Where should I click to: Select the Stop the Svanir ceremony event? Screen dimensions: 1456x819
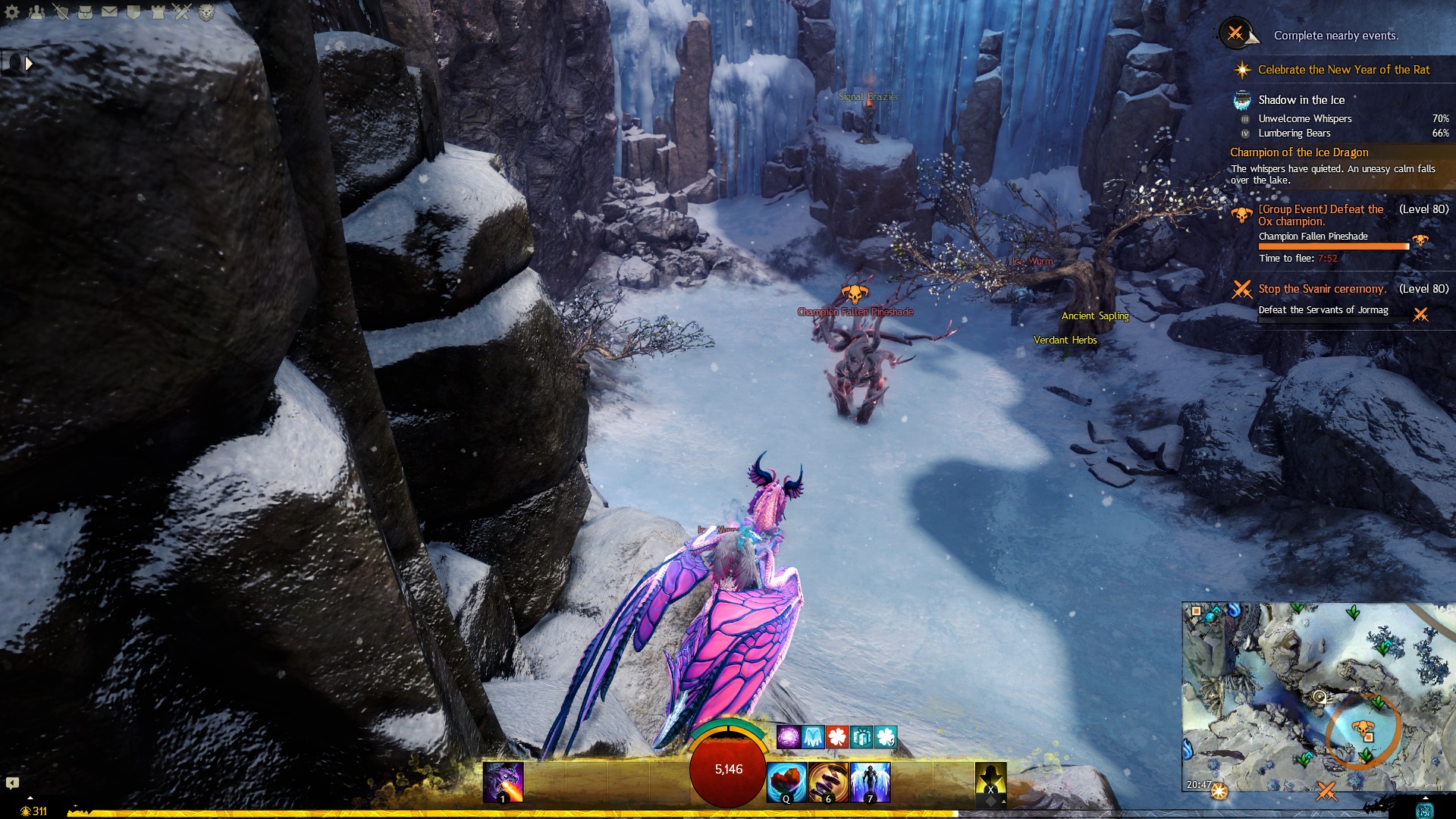coord(1322,289)
